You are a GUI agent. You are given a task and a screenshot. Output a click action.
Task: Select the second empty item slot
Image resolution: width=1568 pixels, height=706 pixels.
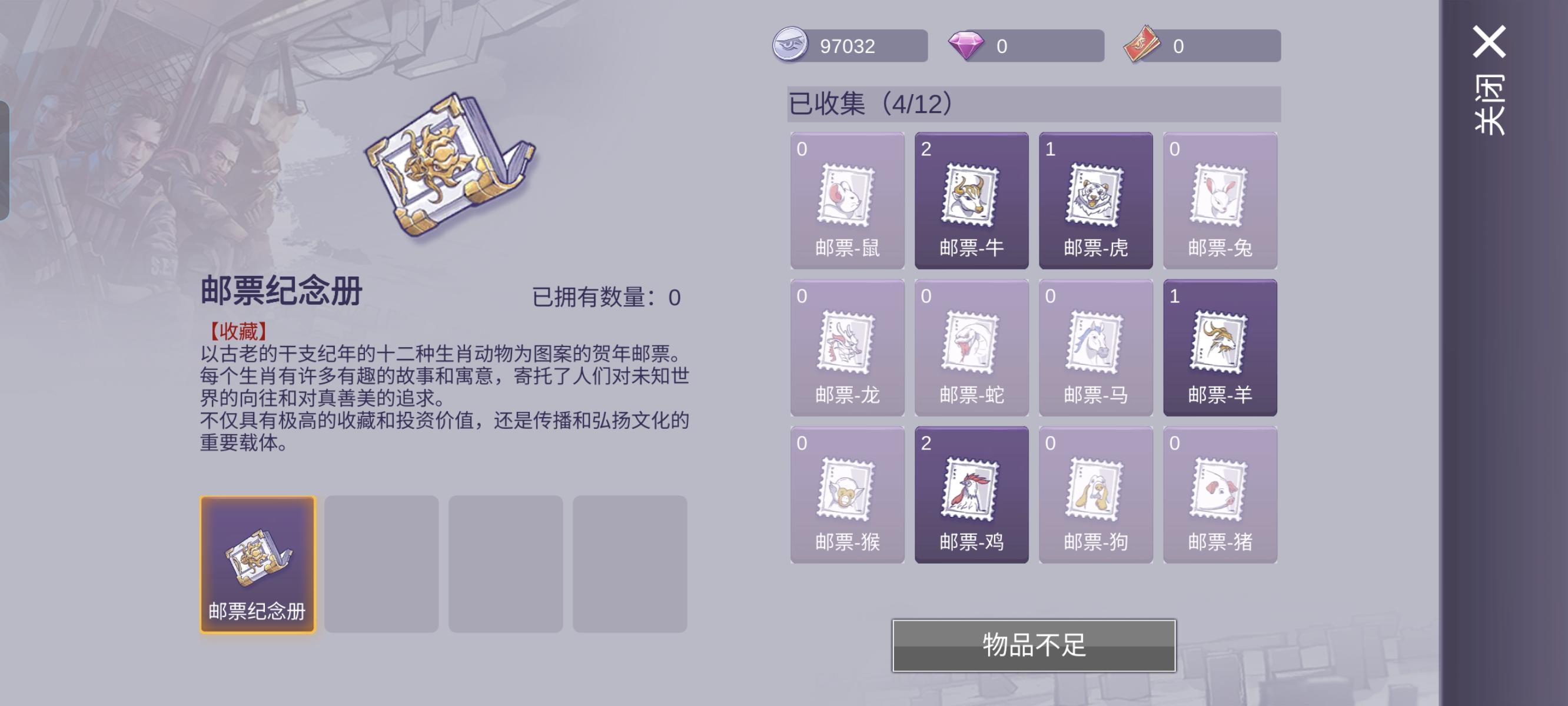[382, 565]
